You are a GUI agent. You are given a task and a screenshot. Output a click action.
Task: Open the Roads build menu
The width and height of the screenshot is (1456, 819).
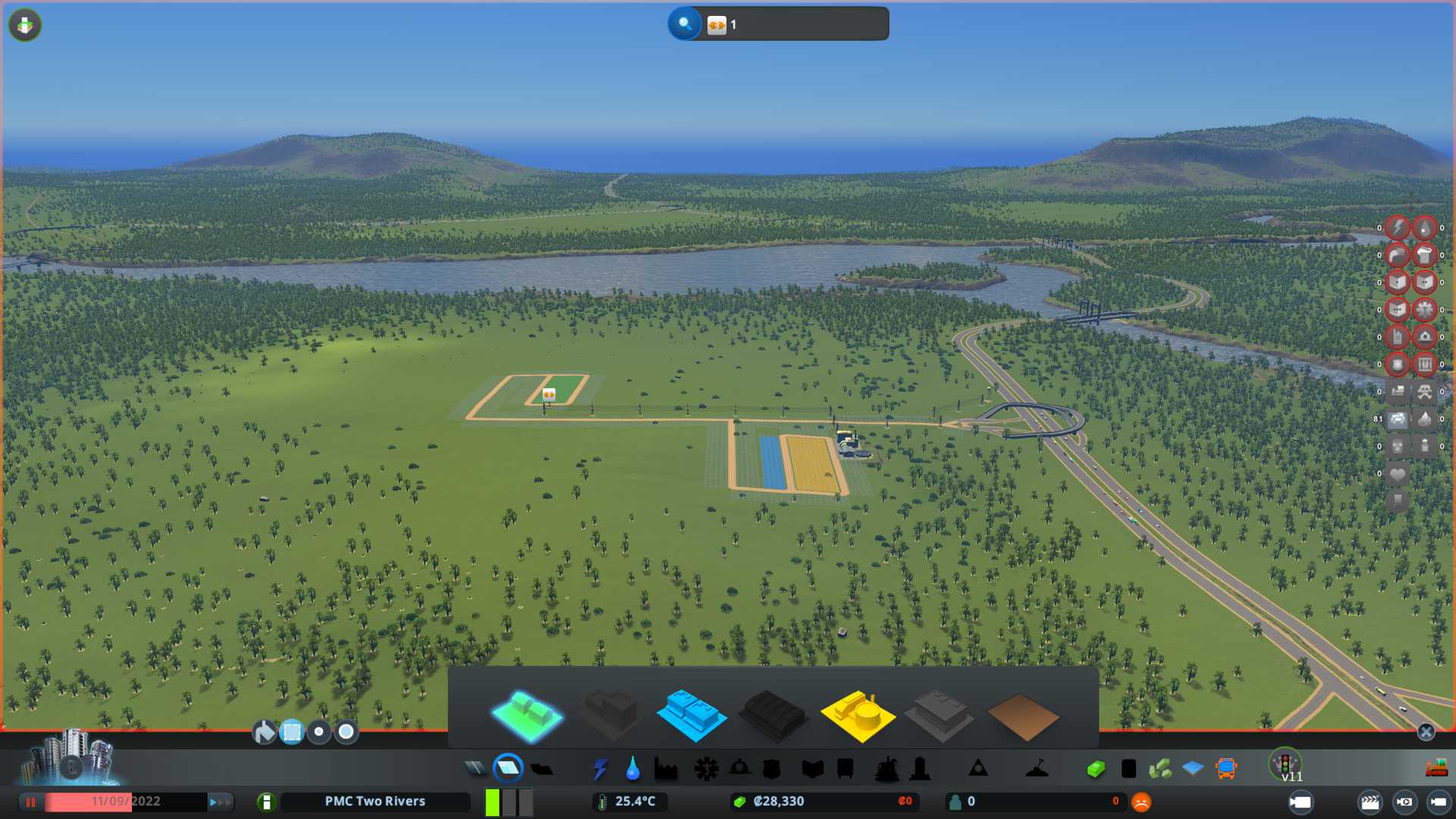click(475, 769)
